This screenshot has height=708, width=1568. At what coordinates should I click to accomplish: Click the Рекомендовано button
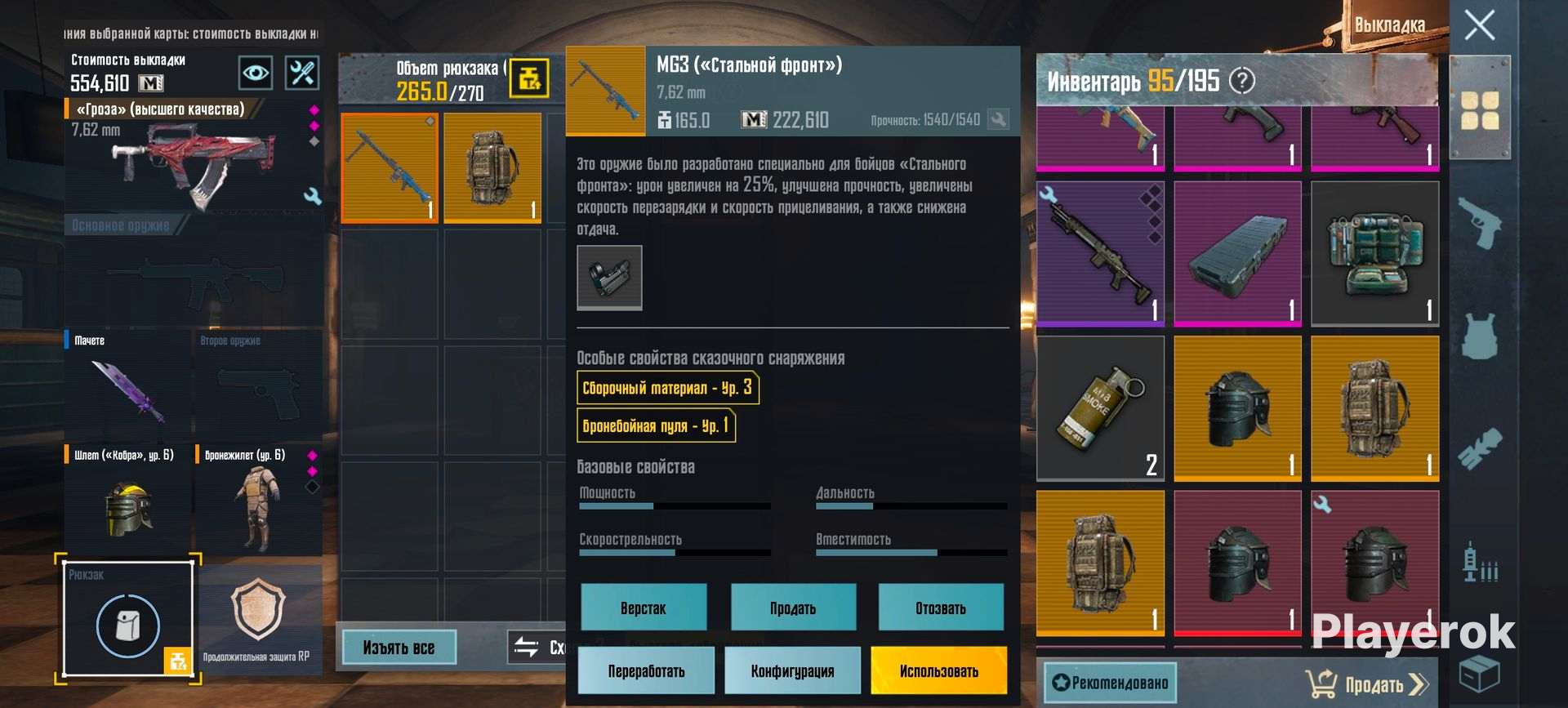click(1110, 683)
